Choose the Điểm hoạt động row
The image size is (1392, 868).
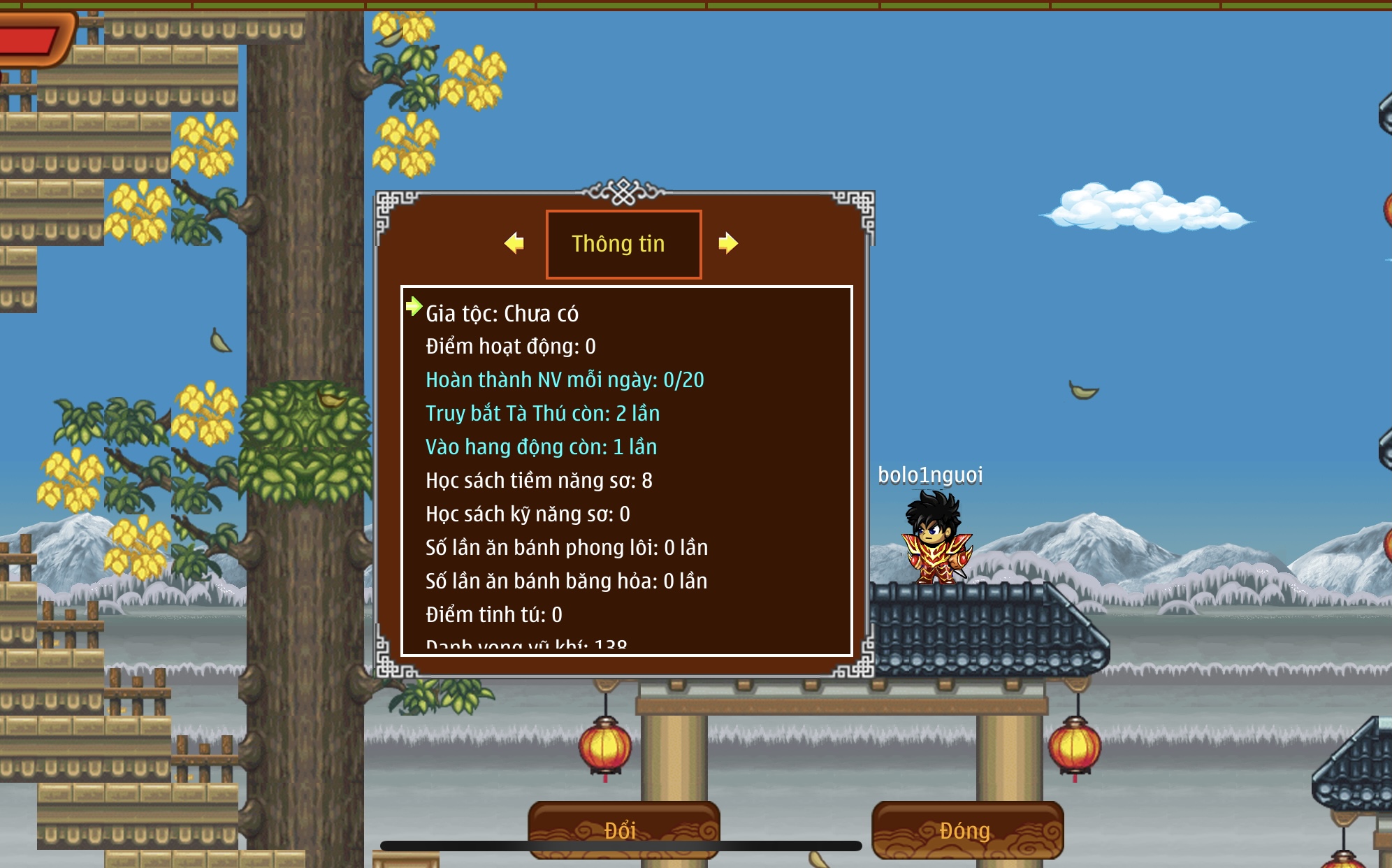[510, 347]
